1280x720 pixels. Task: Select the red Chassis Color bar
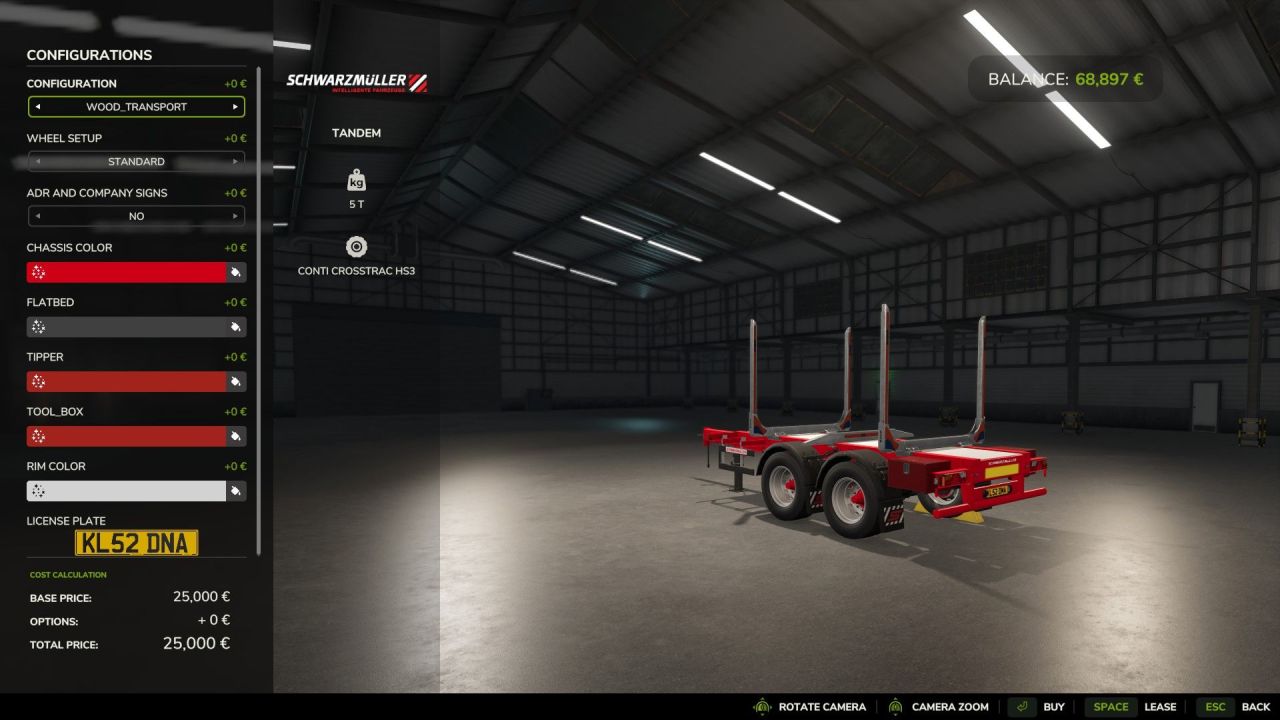point(125,272)
